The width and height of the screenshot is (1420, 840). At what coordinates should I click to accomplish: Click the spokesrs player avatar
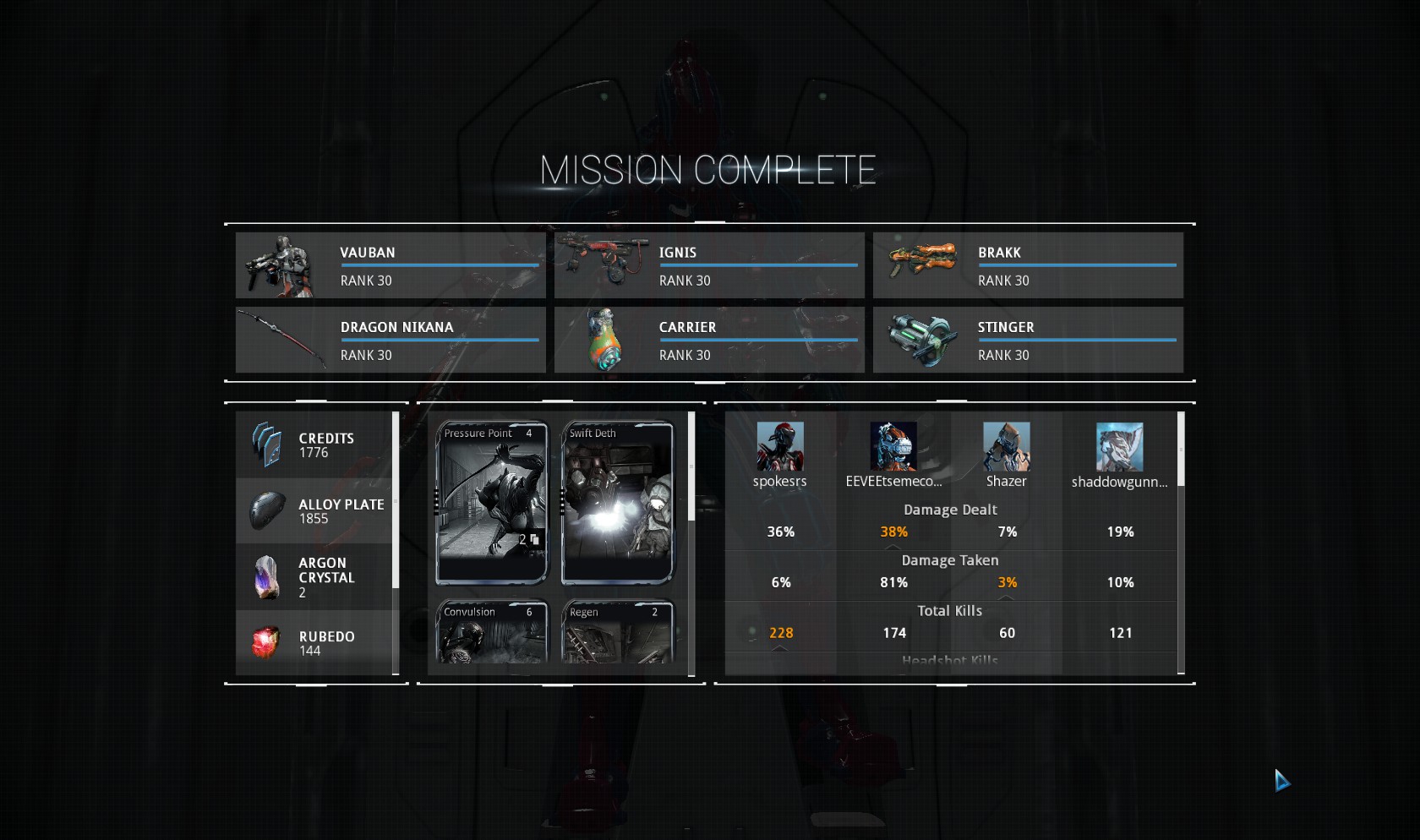(779, 446)
